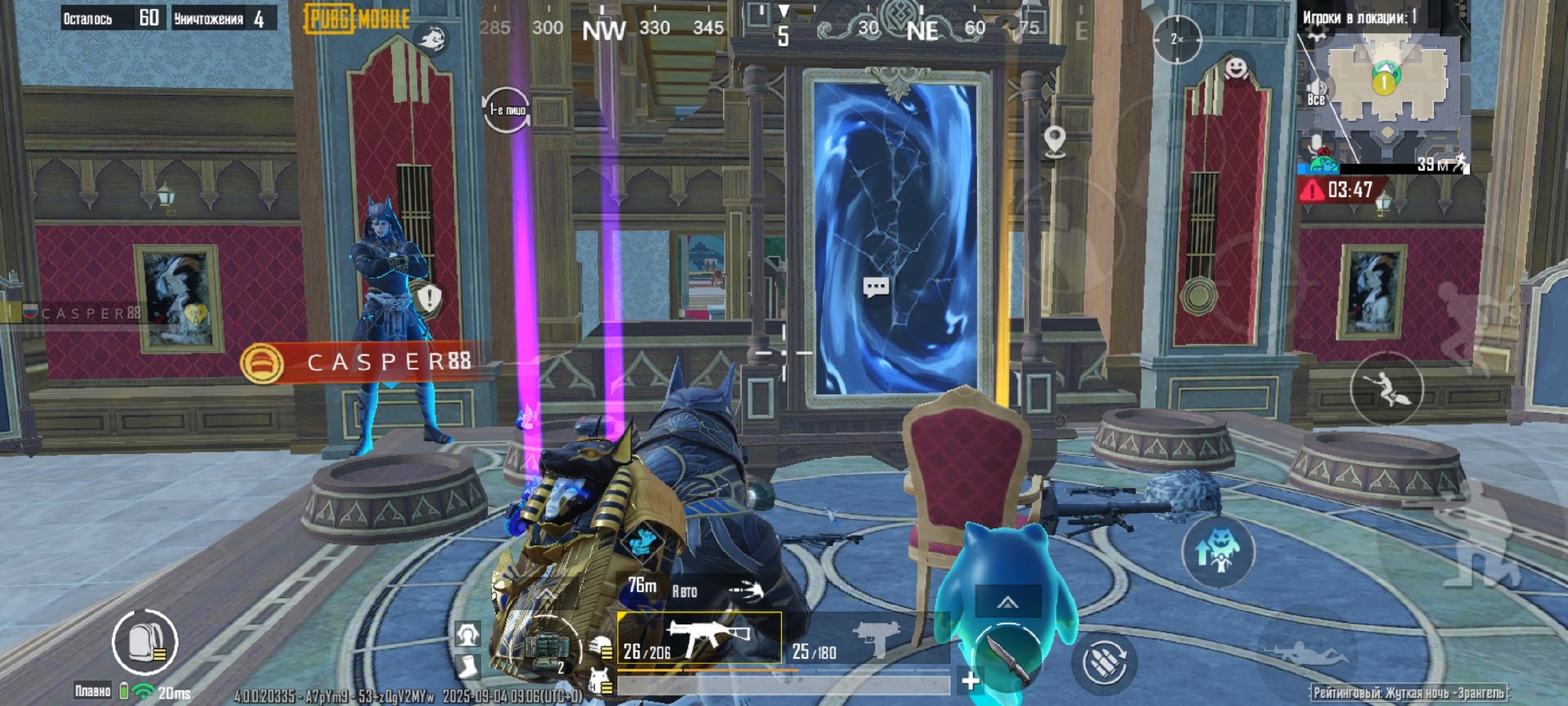Ride the broomstick with its button
Image resolution: width=1568 pixels, height=706 pixels.
coord(1387,389)
